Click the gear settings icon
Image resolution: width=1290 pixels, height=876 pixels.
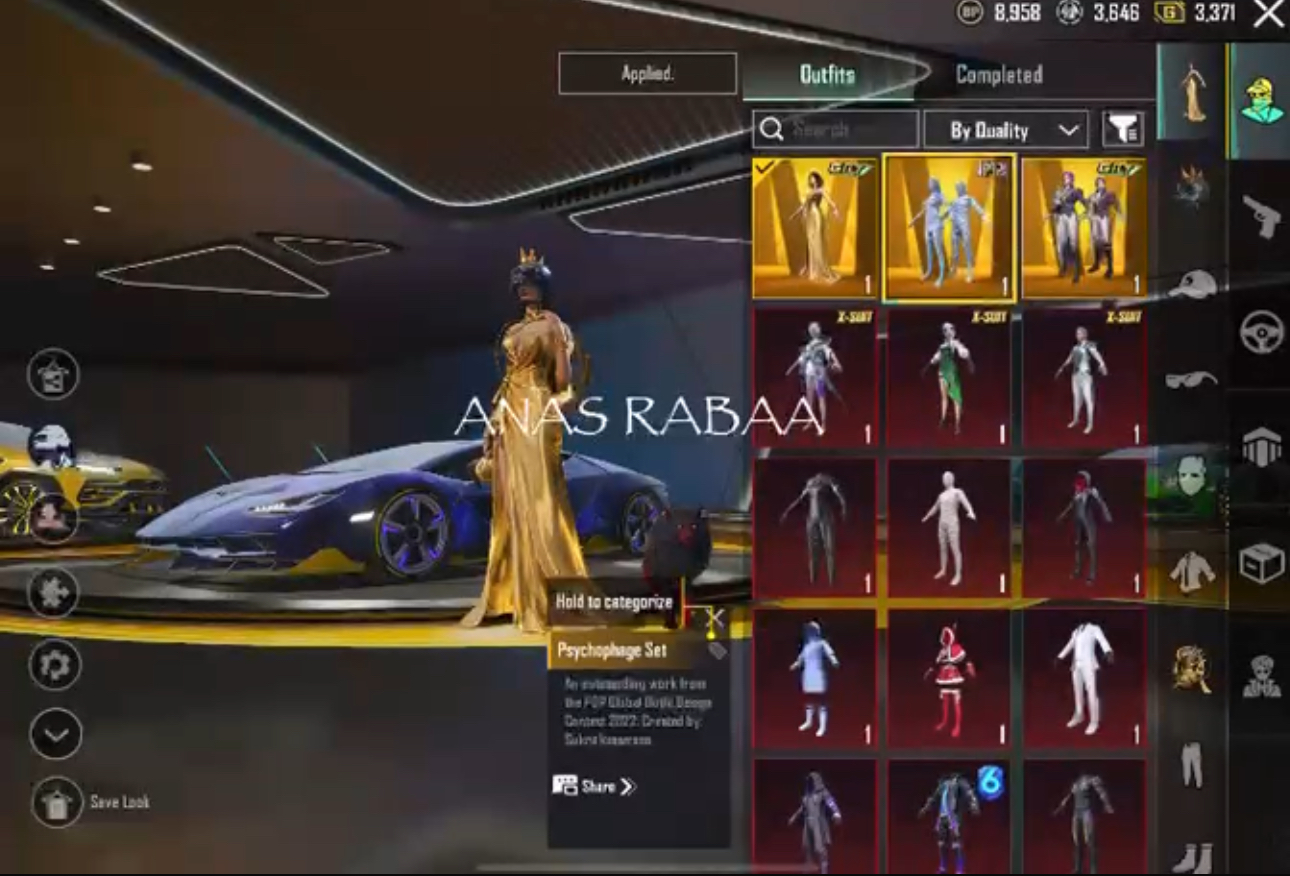coord(54,663)
